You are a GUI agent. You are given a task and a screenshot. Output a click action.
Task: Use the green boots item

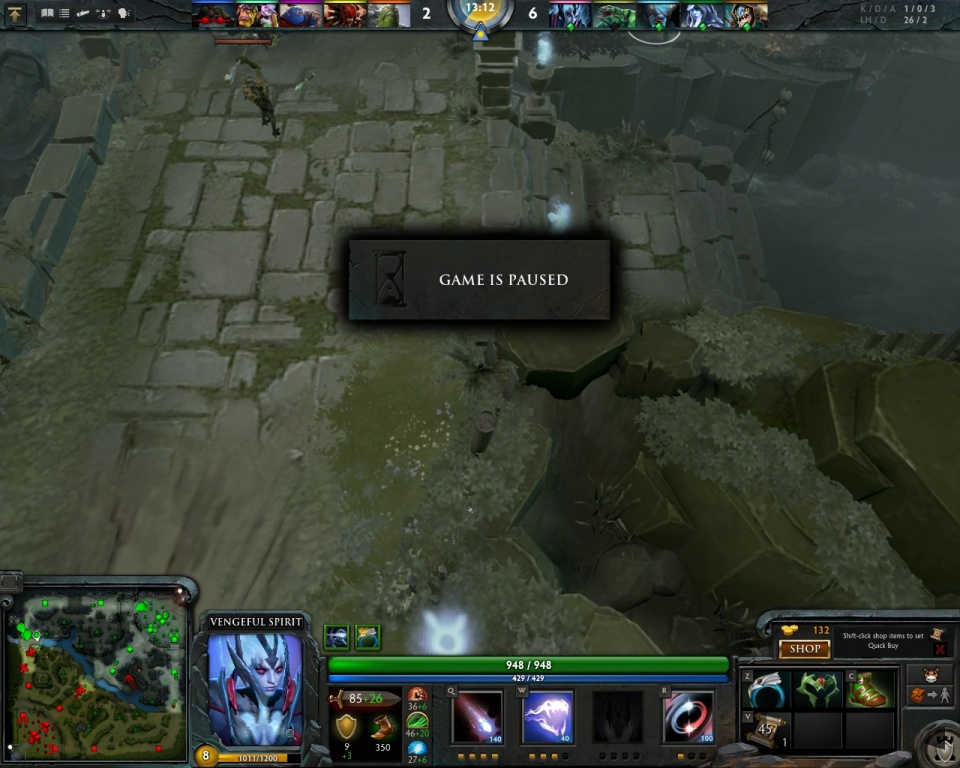pos(869,689)
